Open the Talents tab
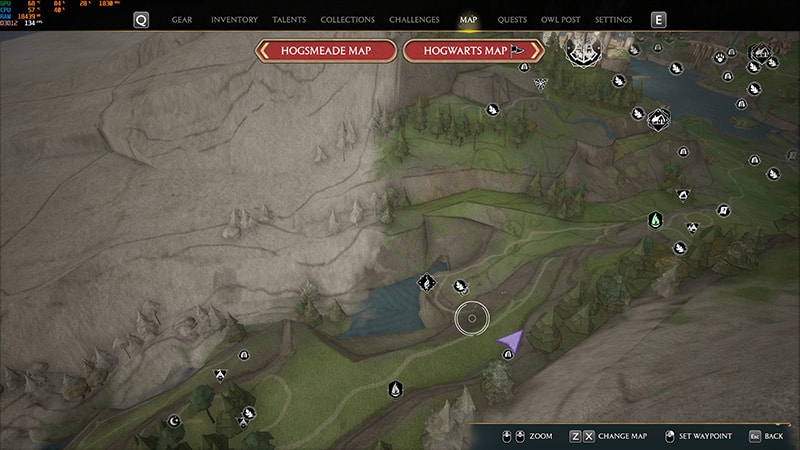The image size is (800, 450). (289, 20)
